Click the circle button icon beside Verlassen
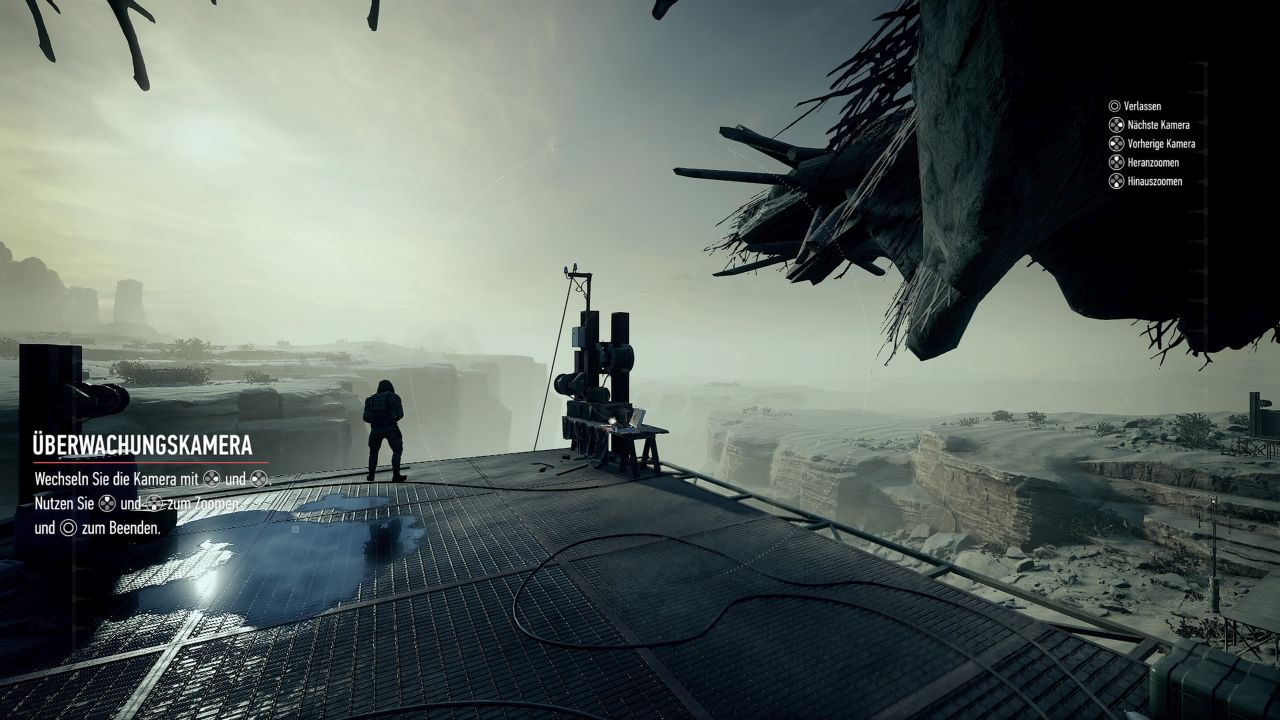Image resolution: width=1280 pixels, height=720 pixels. click(1117, 106)
